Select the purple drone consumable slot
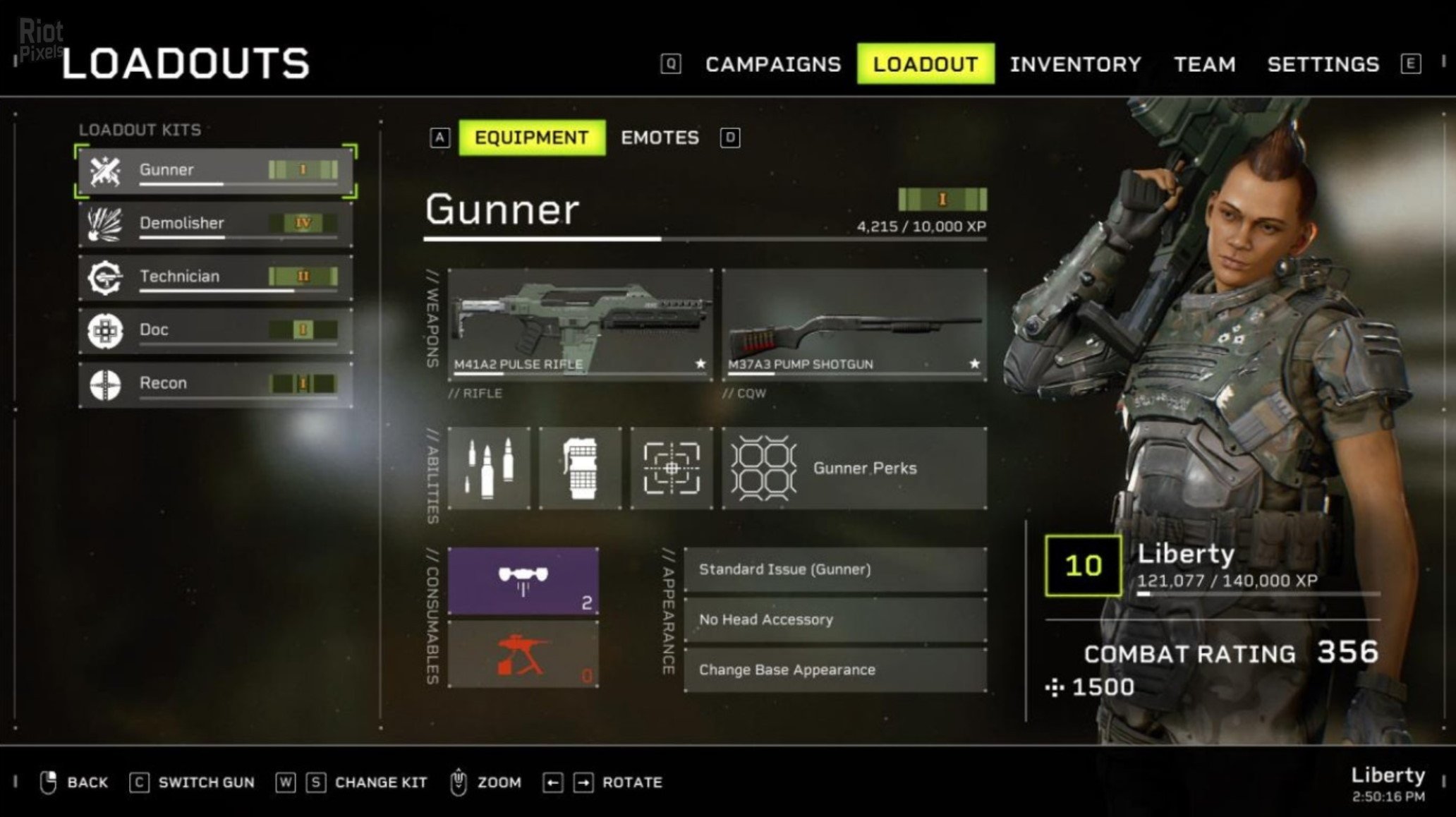This screenshot has height=817, width=1456. 523,581
